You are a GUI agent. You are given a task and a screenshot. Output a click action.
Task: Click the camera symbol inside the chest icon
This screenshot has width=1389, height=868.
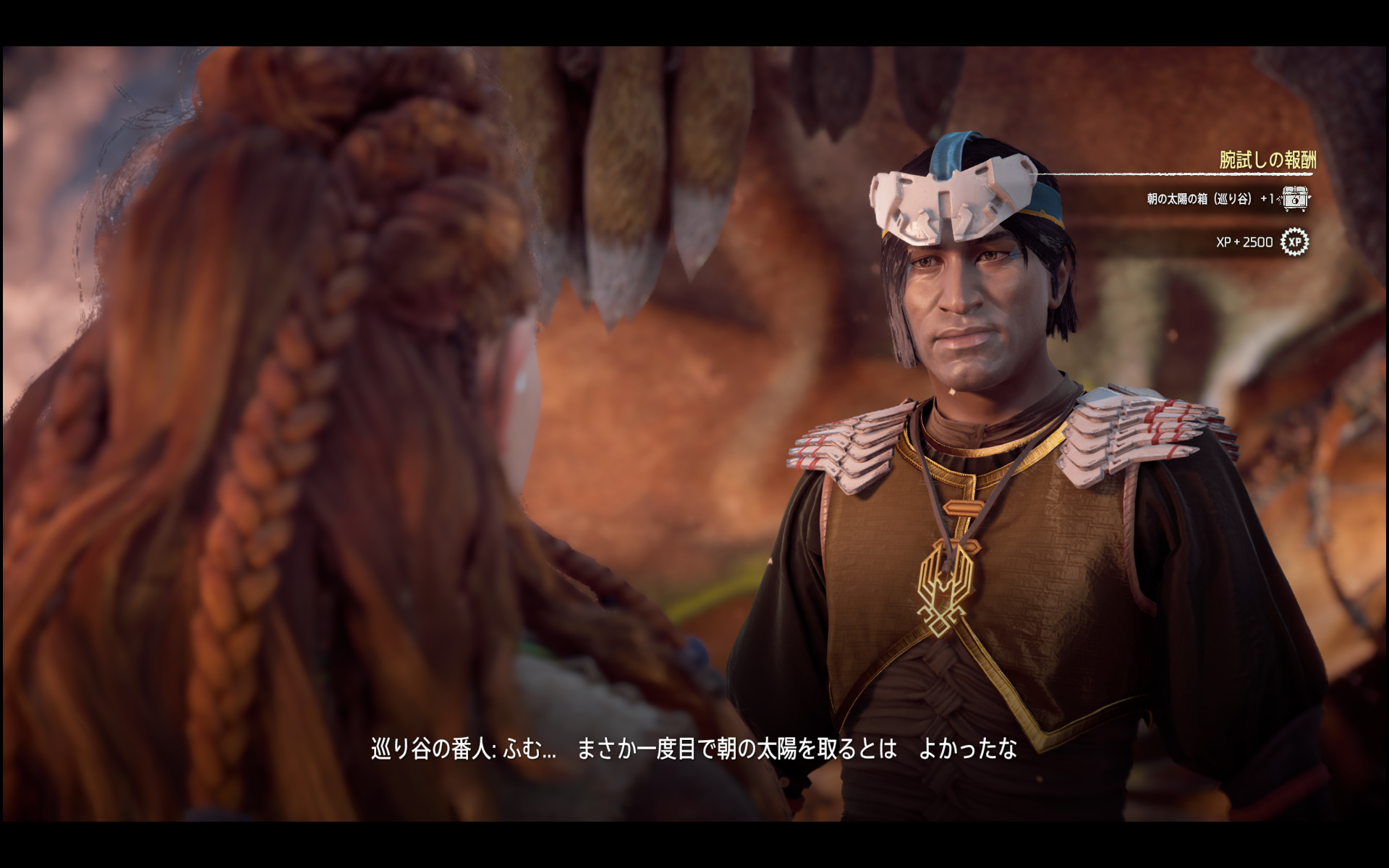[1294, 202]
